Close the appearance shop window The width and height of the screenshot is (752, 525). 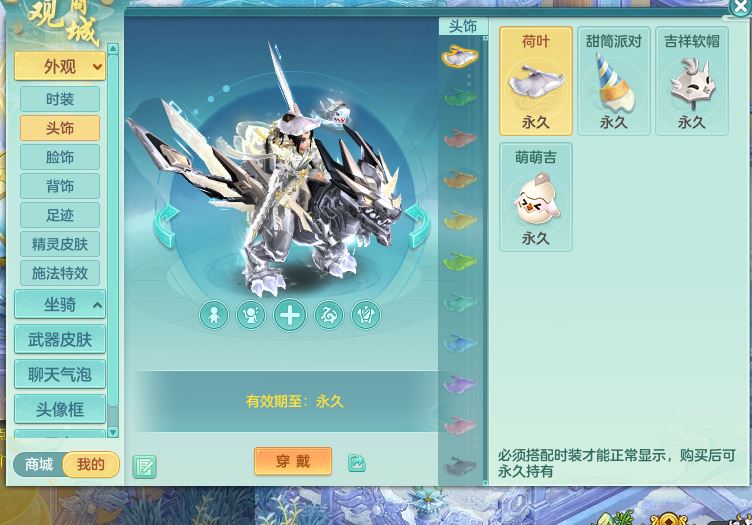coord(739,8)
